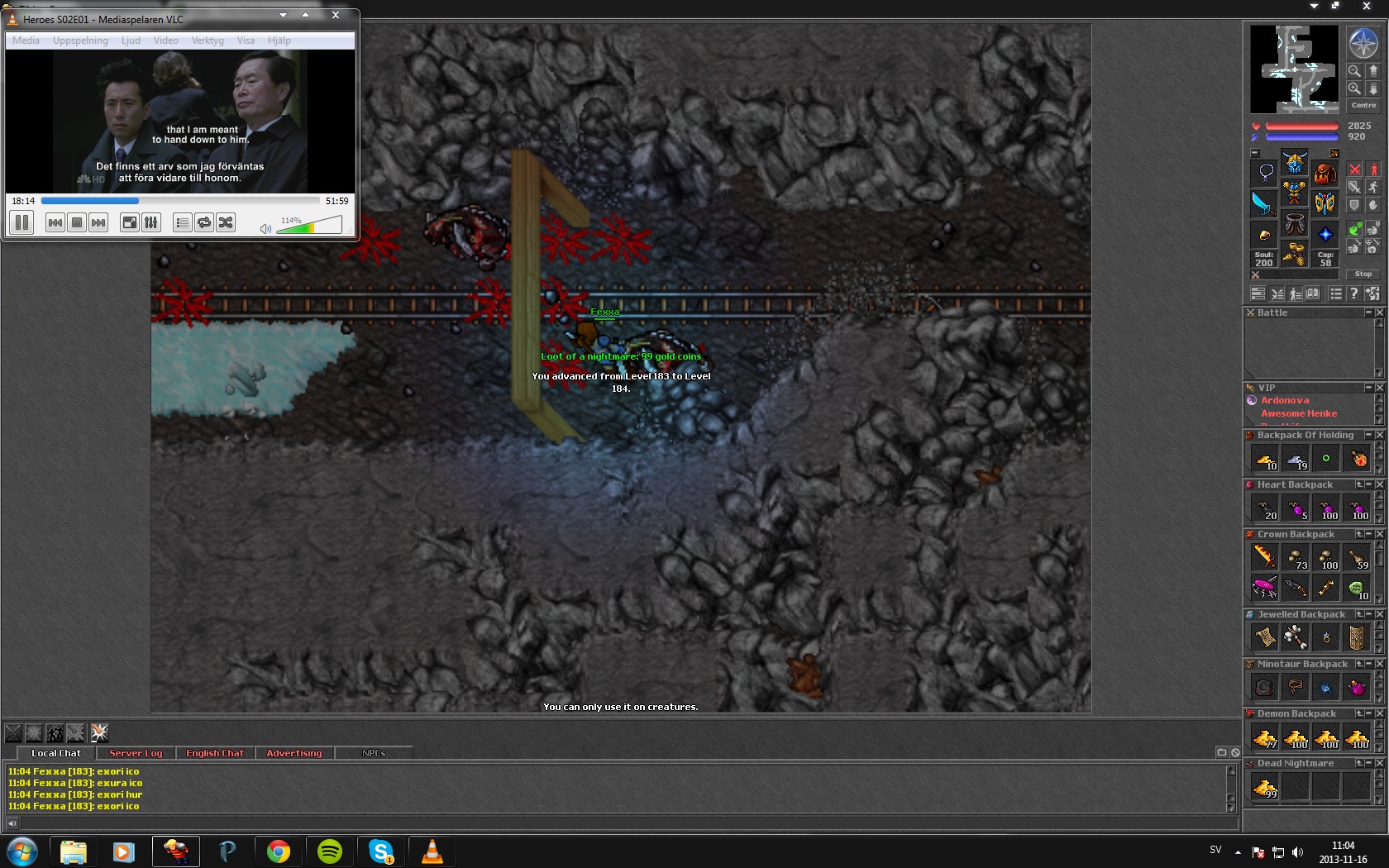Click the Stop button
This screenshot has height=868, width=1389.
tap(1363, 274)
